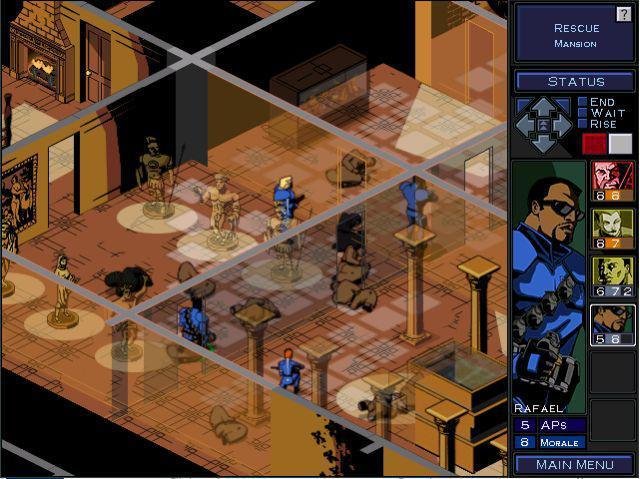
Task: Click the up arrow on direction pad
Action: (544, 107)
